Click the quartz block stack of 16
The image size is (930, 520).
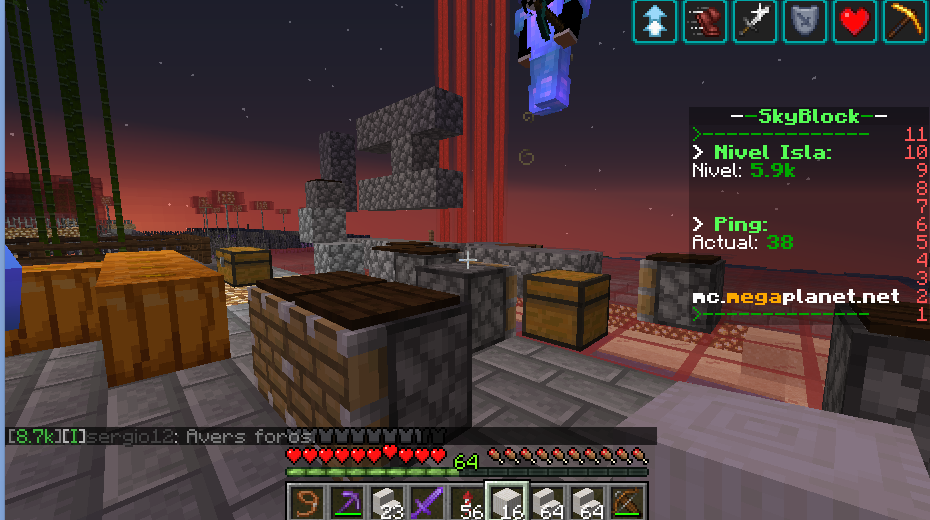click(507, 501)
